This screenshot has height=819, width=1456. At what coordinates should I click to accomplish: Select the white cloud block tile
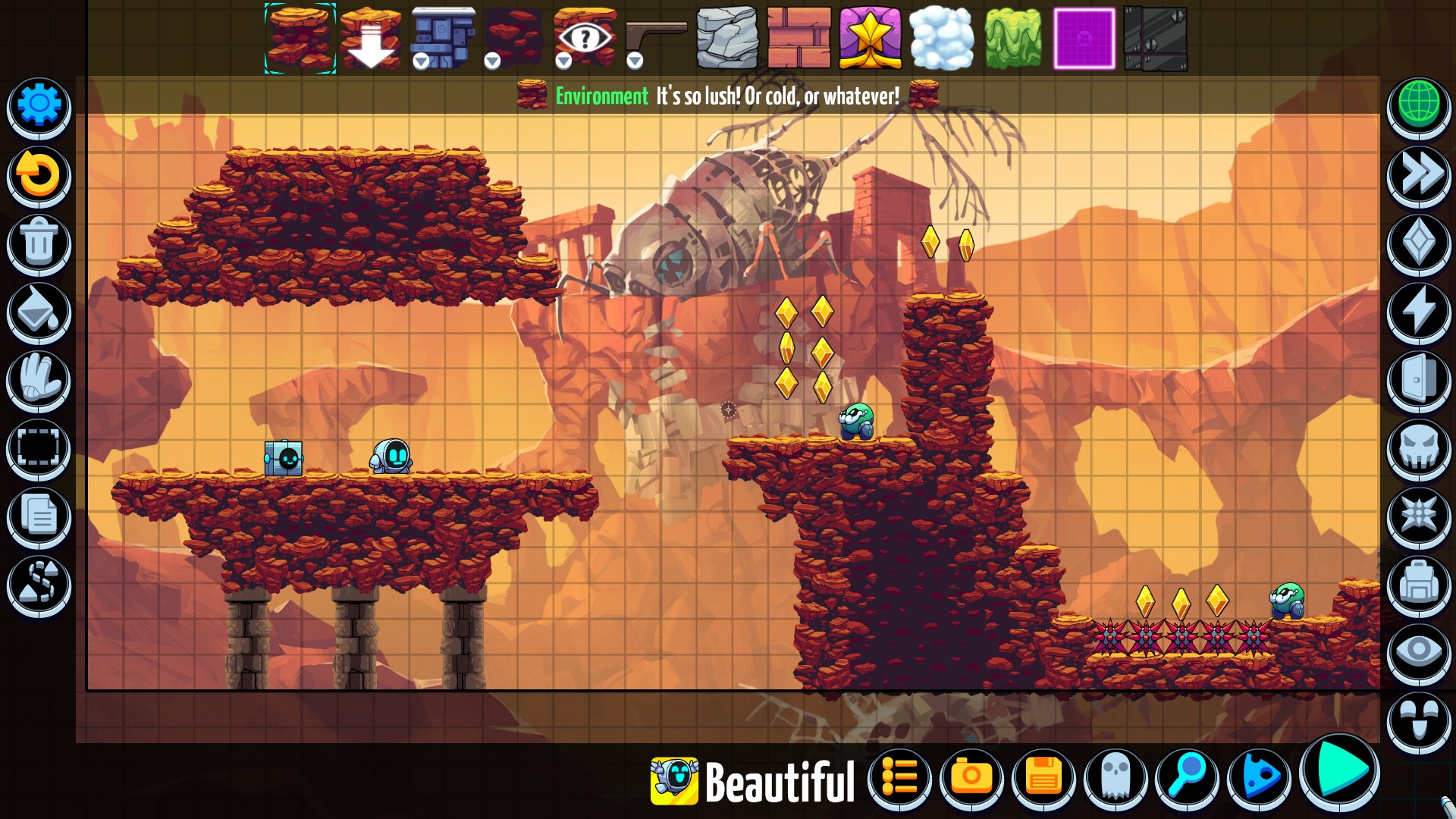click(x=942, y=38)
